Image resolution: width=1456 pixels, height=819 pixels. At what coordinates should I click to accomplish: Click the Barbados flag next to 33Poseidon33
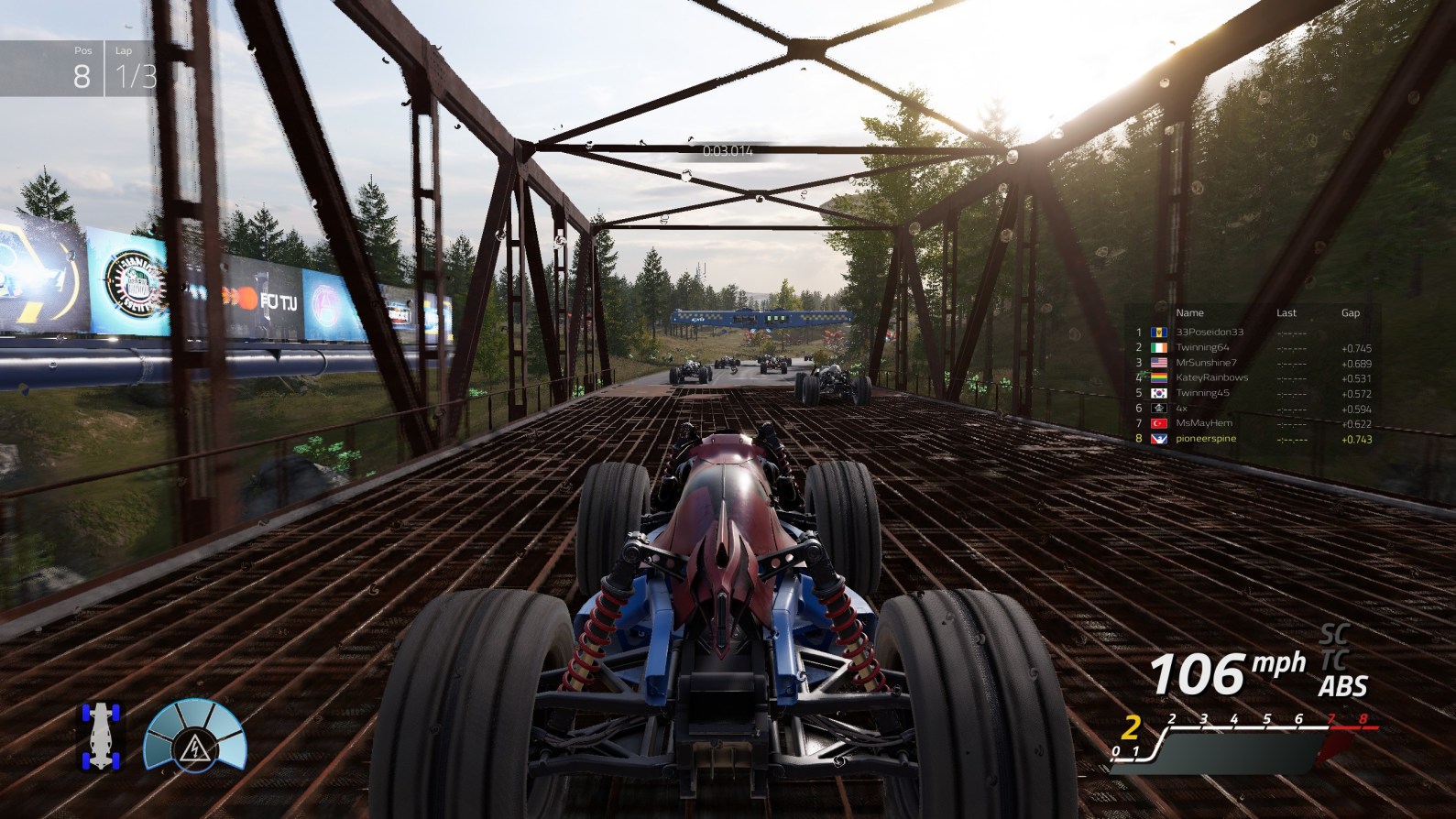tap(1159, 333)
